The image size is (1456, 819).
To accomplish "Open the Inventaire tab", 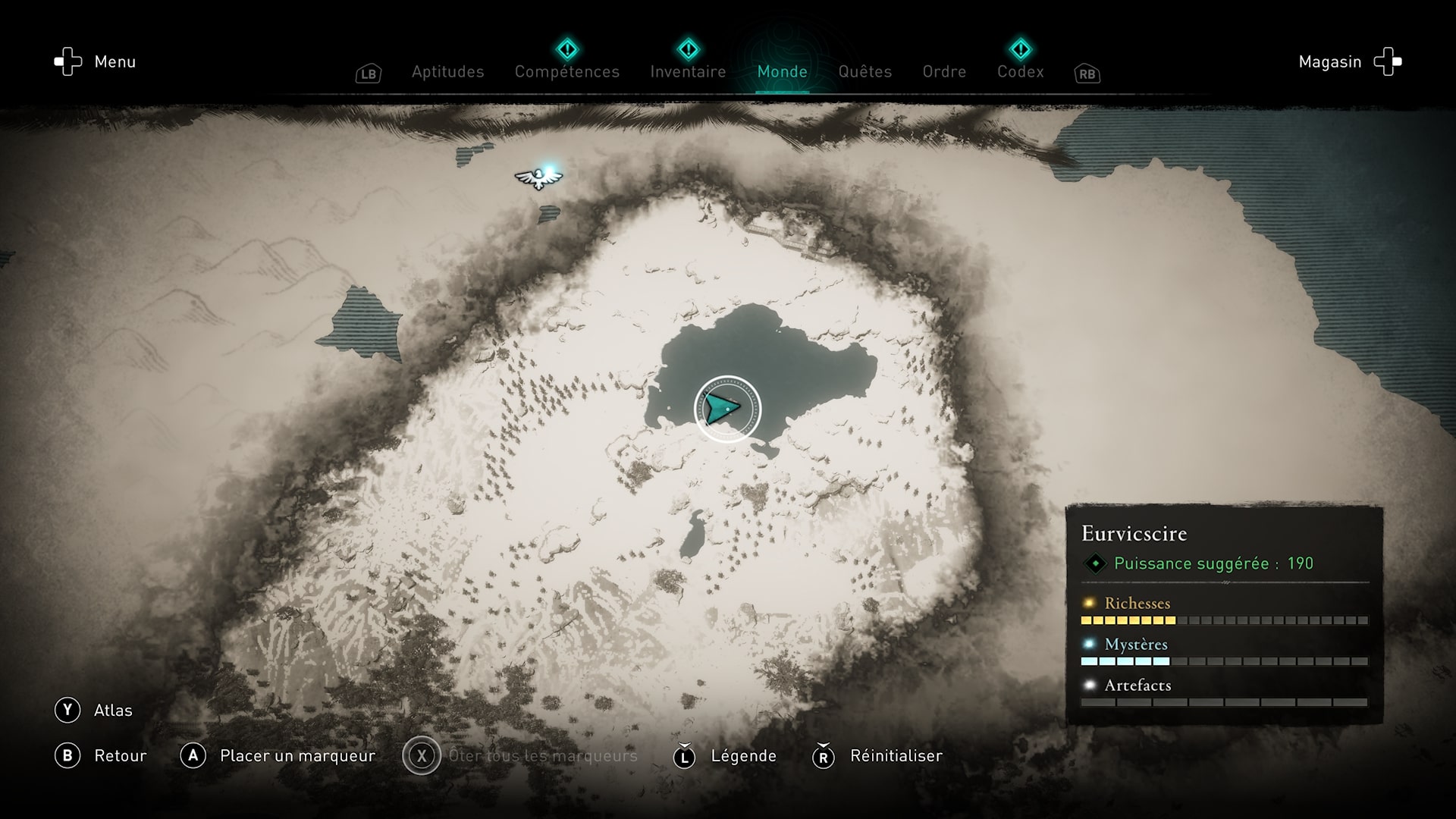I will pos(687,72).
